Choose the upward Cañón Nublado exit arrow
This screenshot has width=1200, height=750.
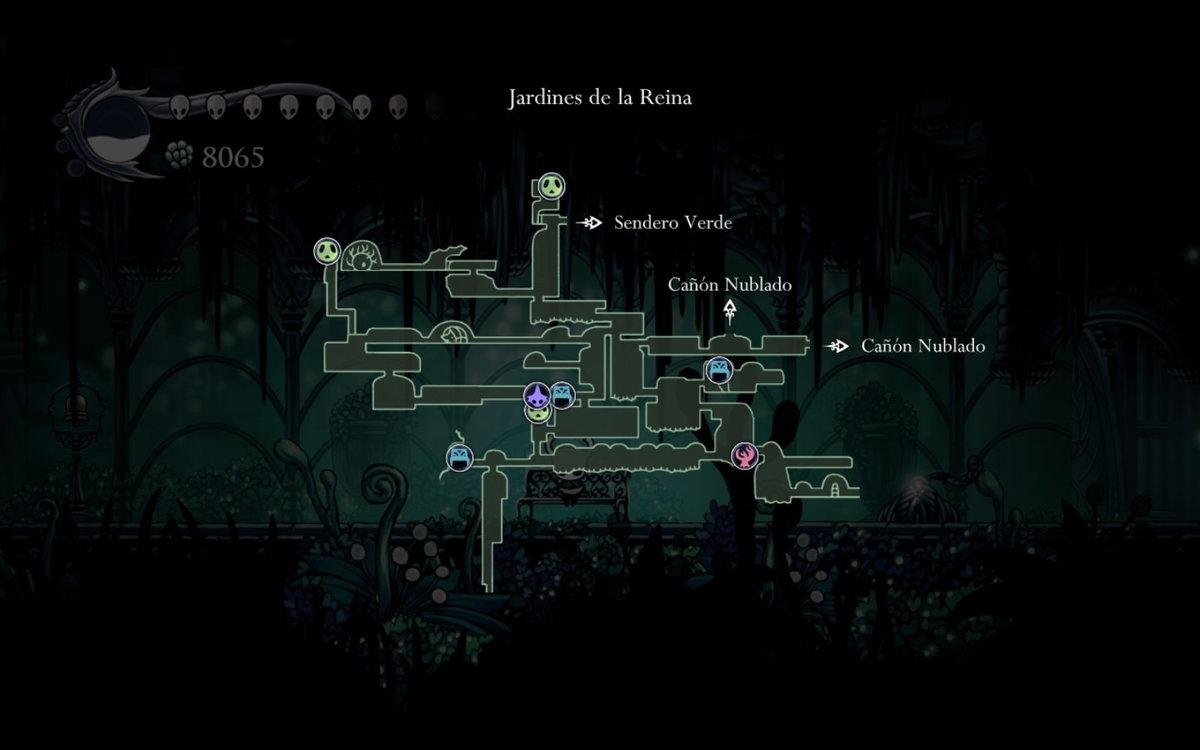click(x=731, y=311)
